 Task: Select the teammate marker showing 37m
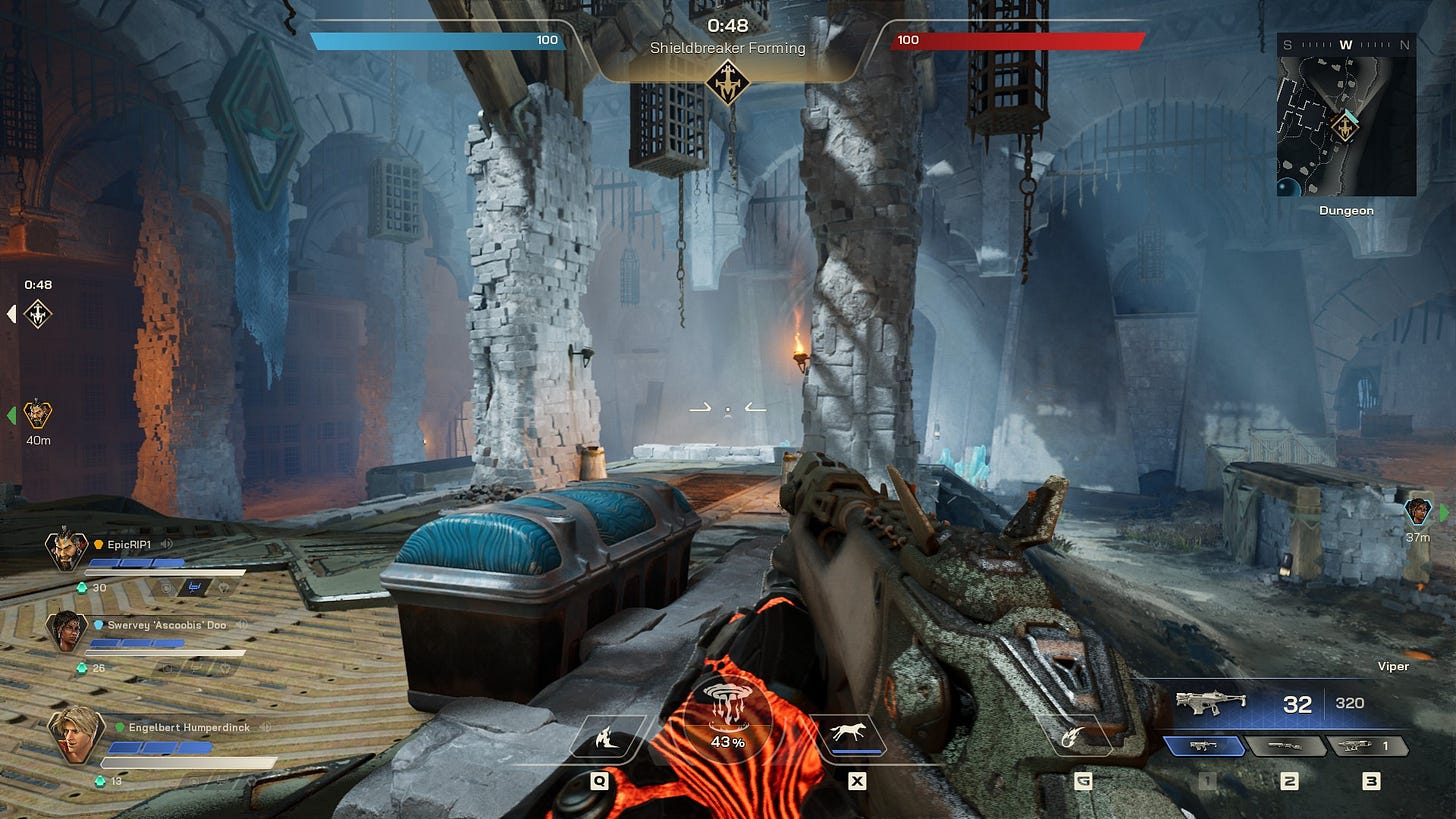1418,512
